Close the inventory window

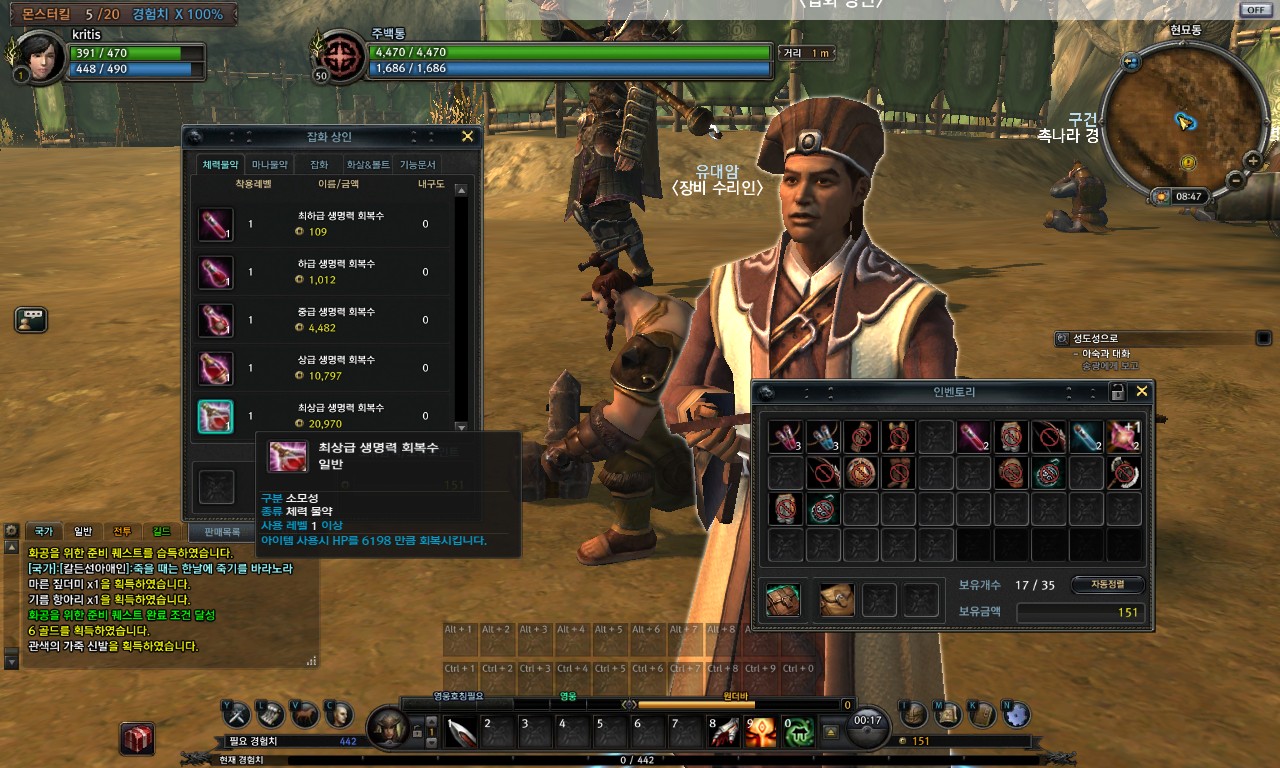click(1141, 391)
